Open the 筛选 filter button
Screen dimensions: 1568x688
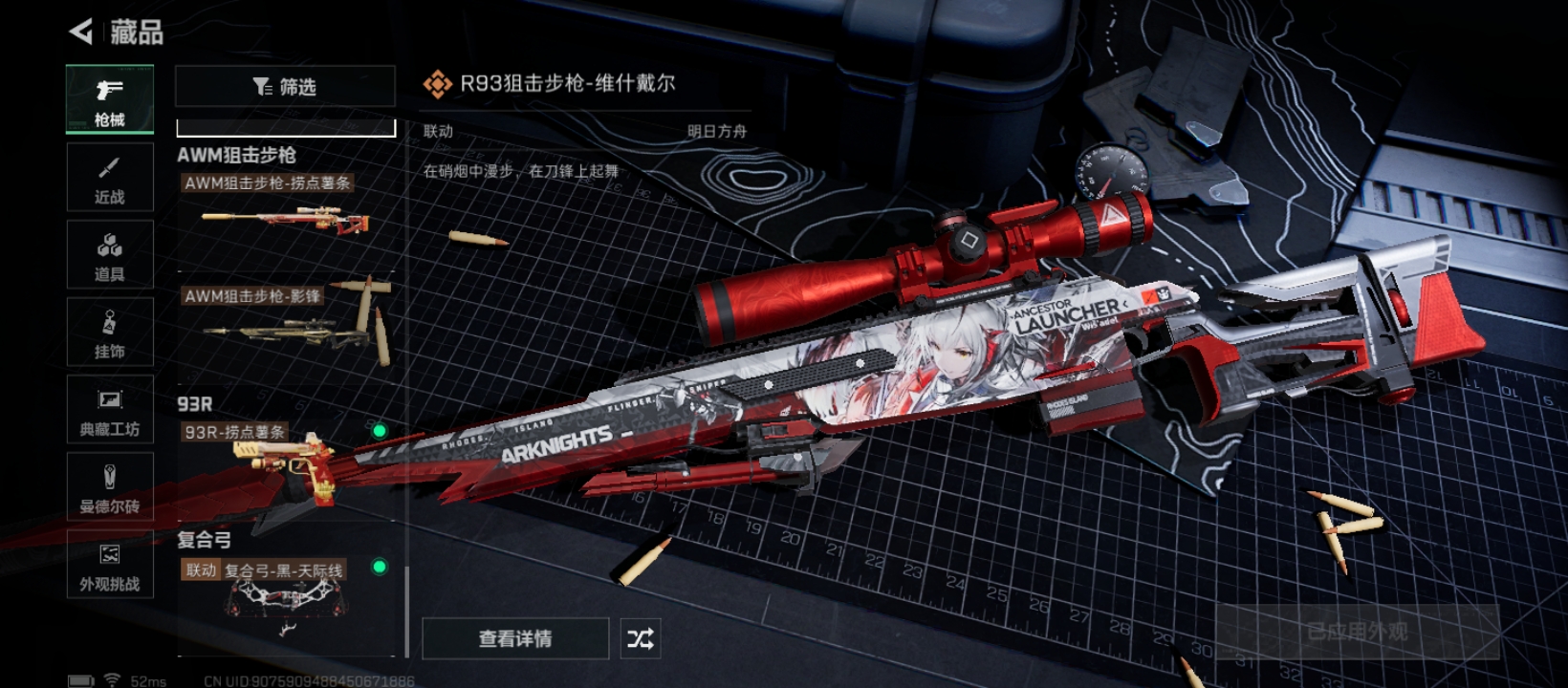pyautogui.click(x=285, y=87)
